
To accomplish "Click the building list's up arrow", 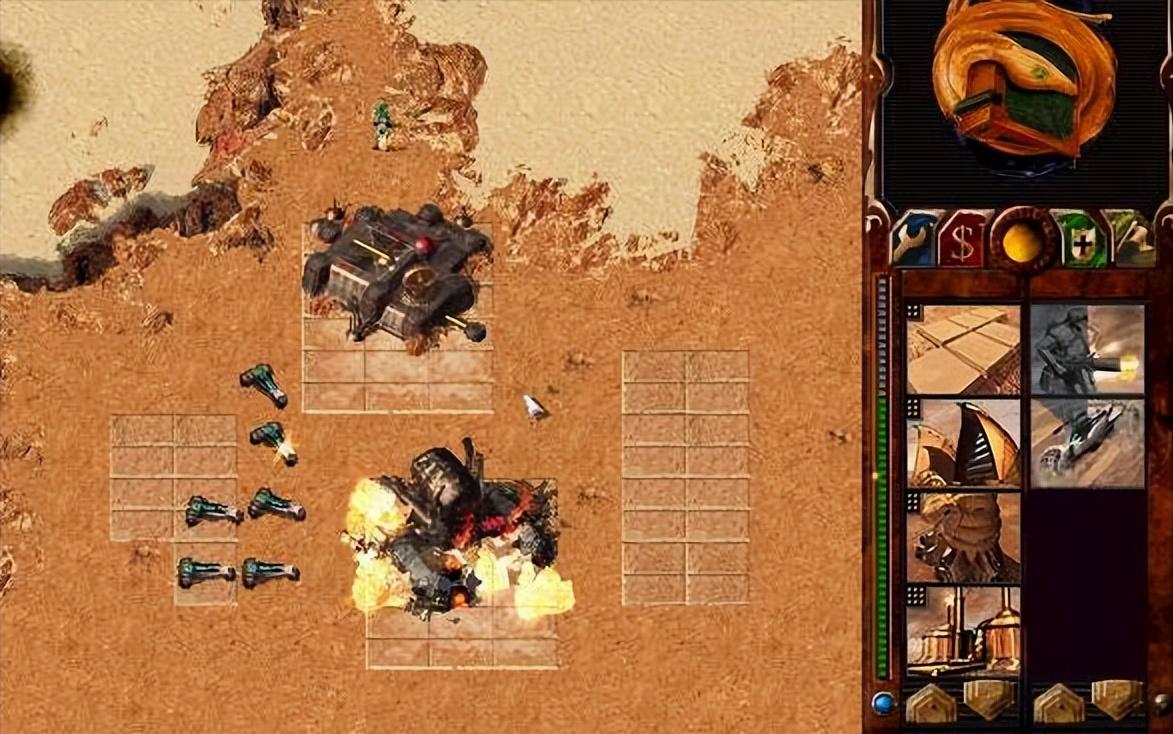I will (x=931, y=703).
